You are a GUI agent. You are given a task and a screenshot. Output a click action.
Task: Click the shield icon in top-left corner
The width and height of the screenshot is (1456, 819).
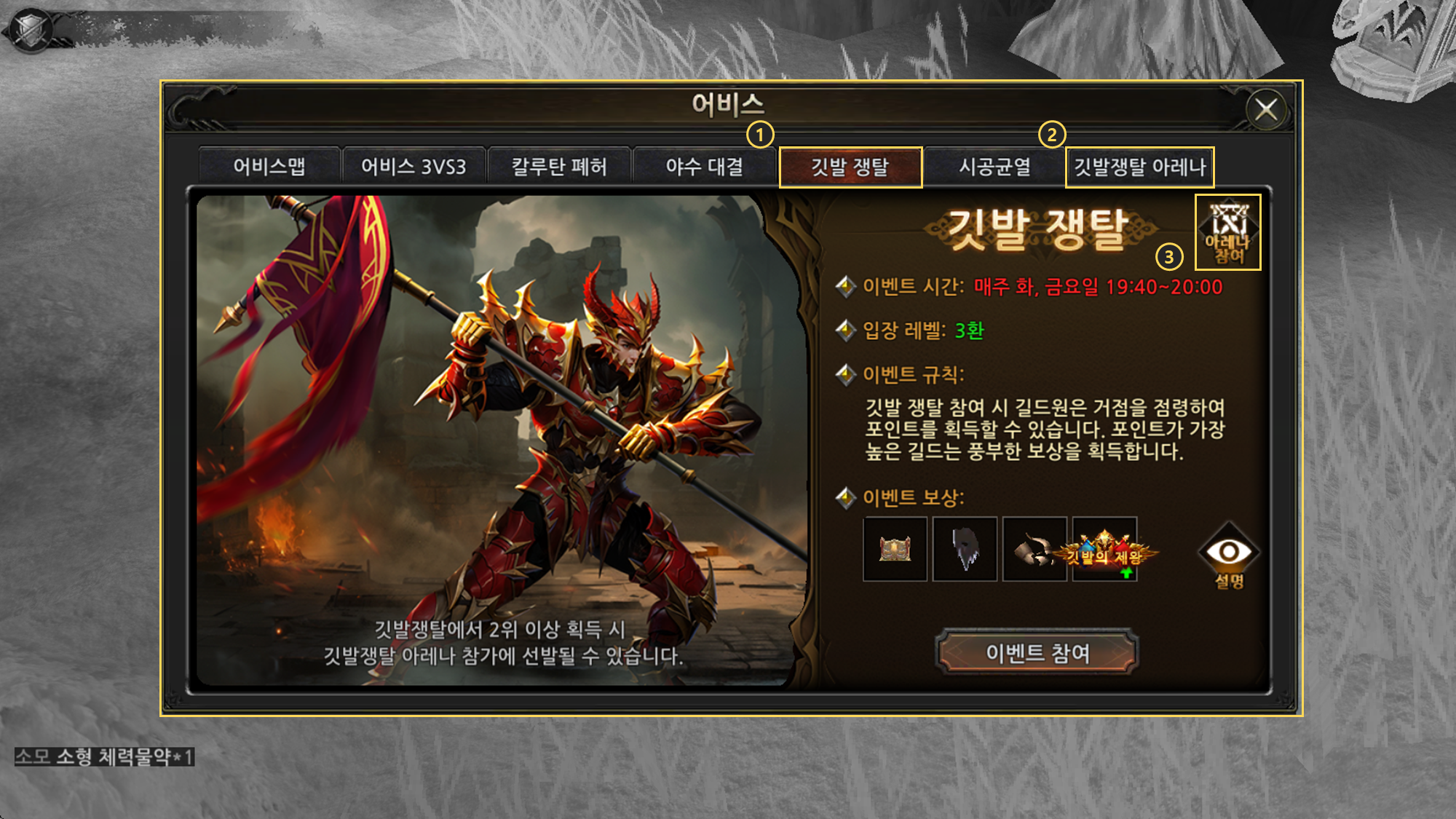pyautogui.click(x=31, y=31)
